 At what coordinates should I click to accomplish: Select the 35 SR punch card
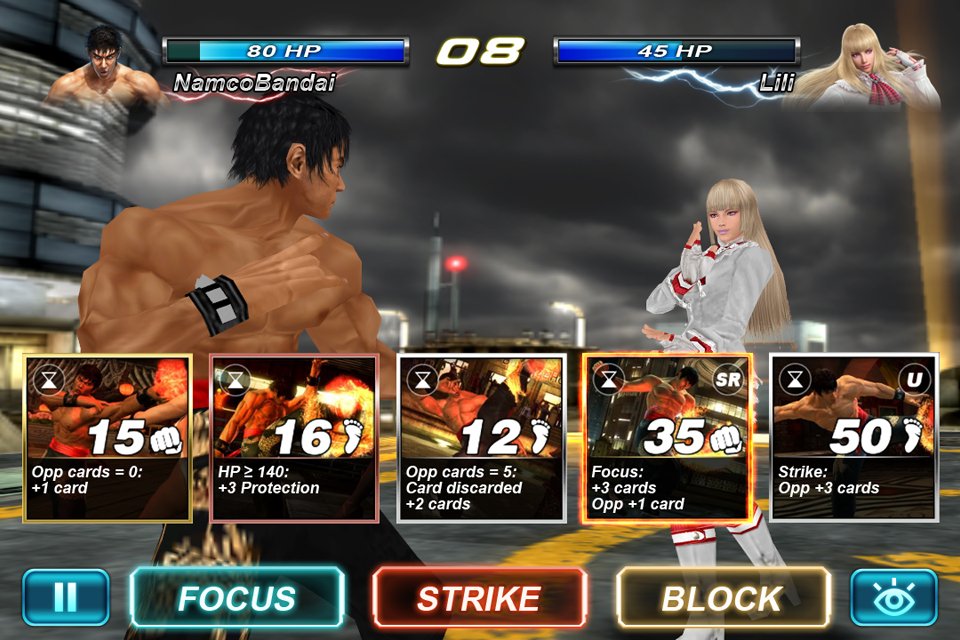[666, 438]
